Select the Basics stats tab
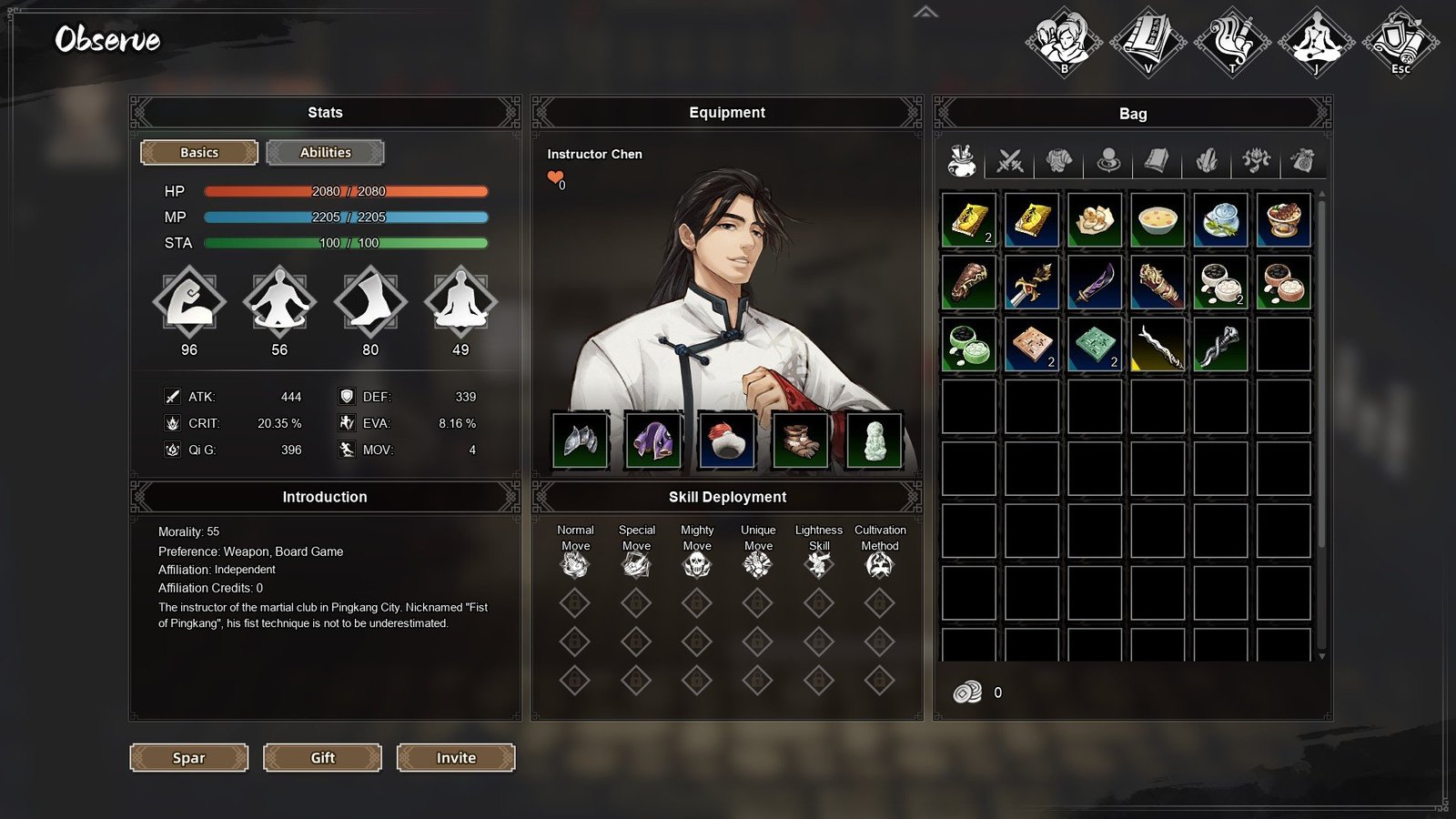1456x819 pixels. pyautogui.click(x=199, y=152)
